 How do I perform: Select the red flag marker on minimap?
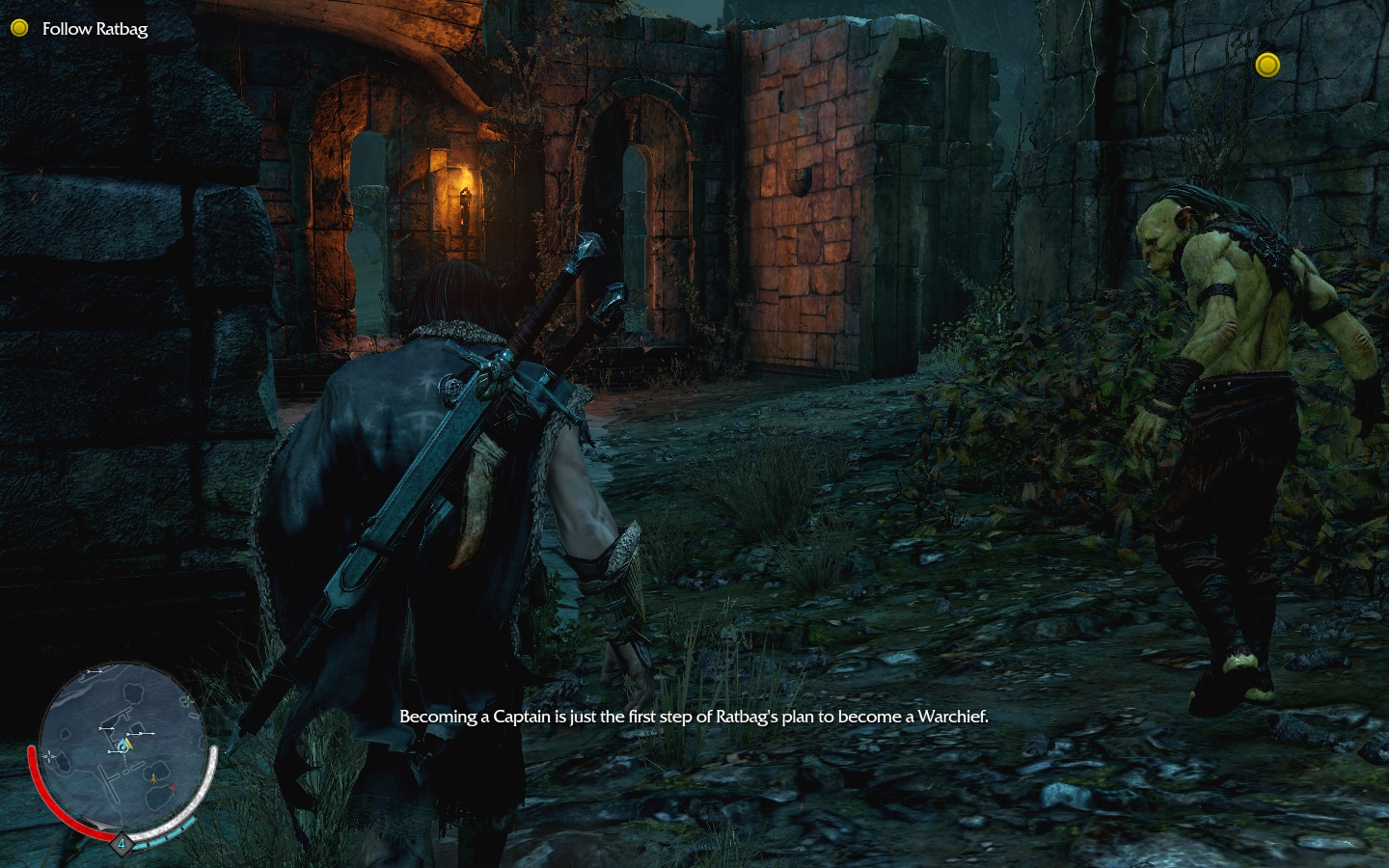[x=173, y=788]
